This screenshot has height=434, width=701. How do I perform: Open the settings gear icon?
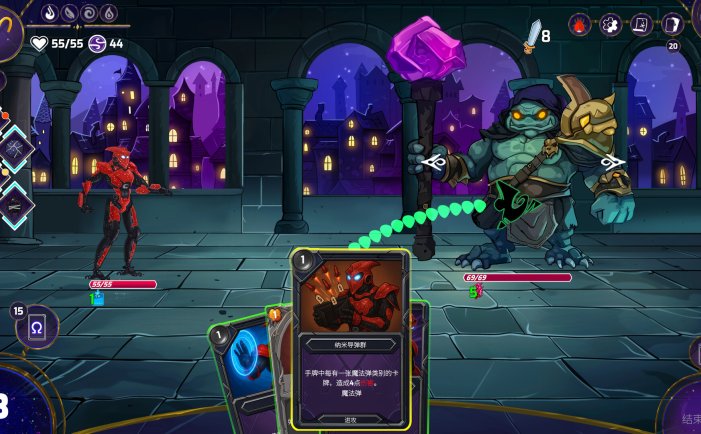pyautogui.click(x=610, y=25)
